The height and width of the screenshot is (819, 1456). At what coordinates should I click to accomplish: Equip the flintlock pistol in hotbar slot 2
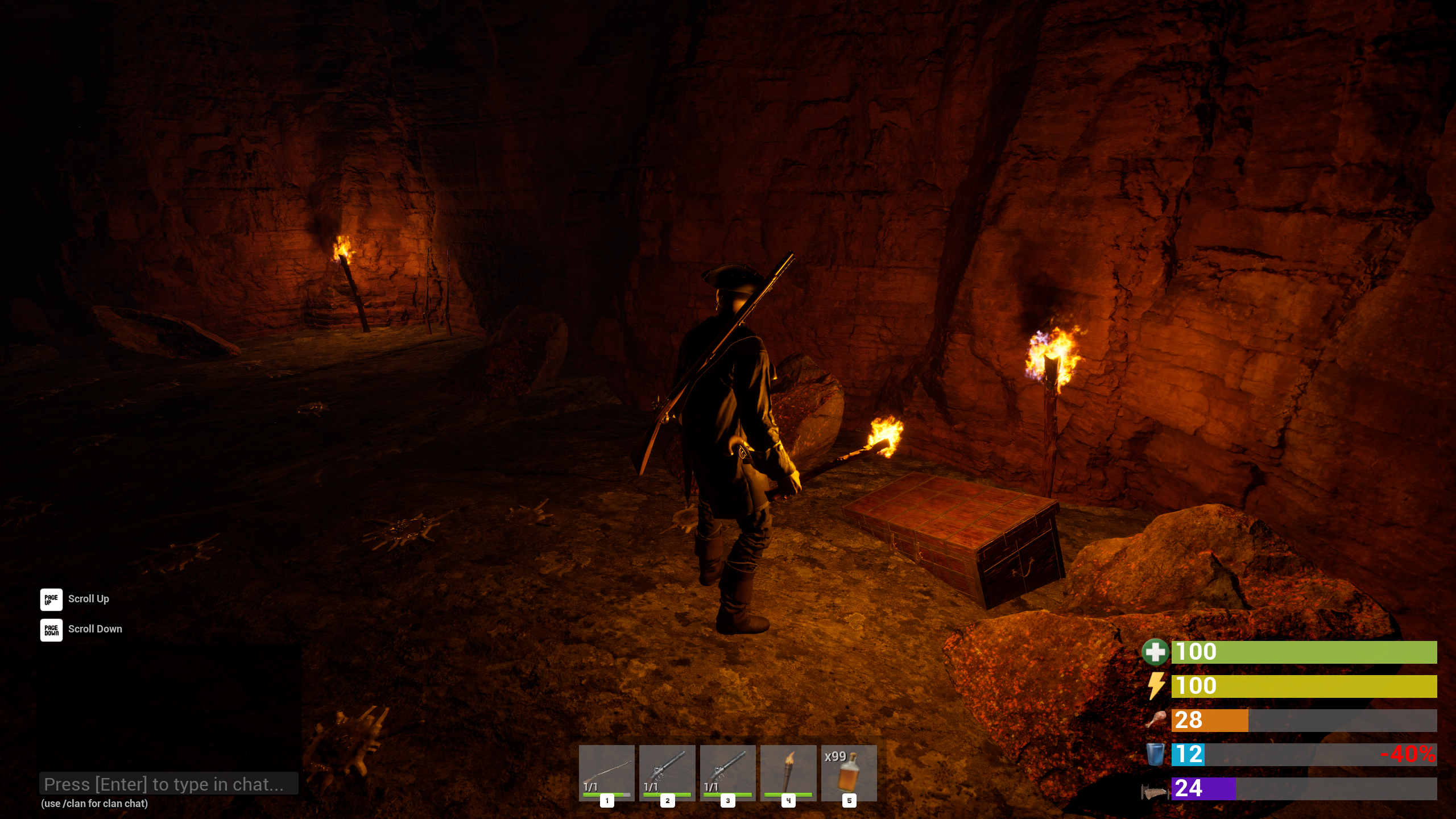667,772
